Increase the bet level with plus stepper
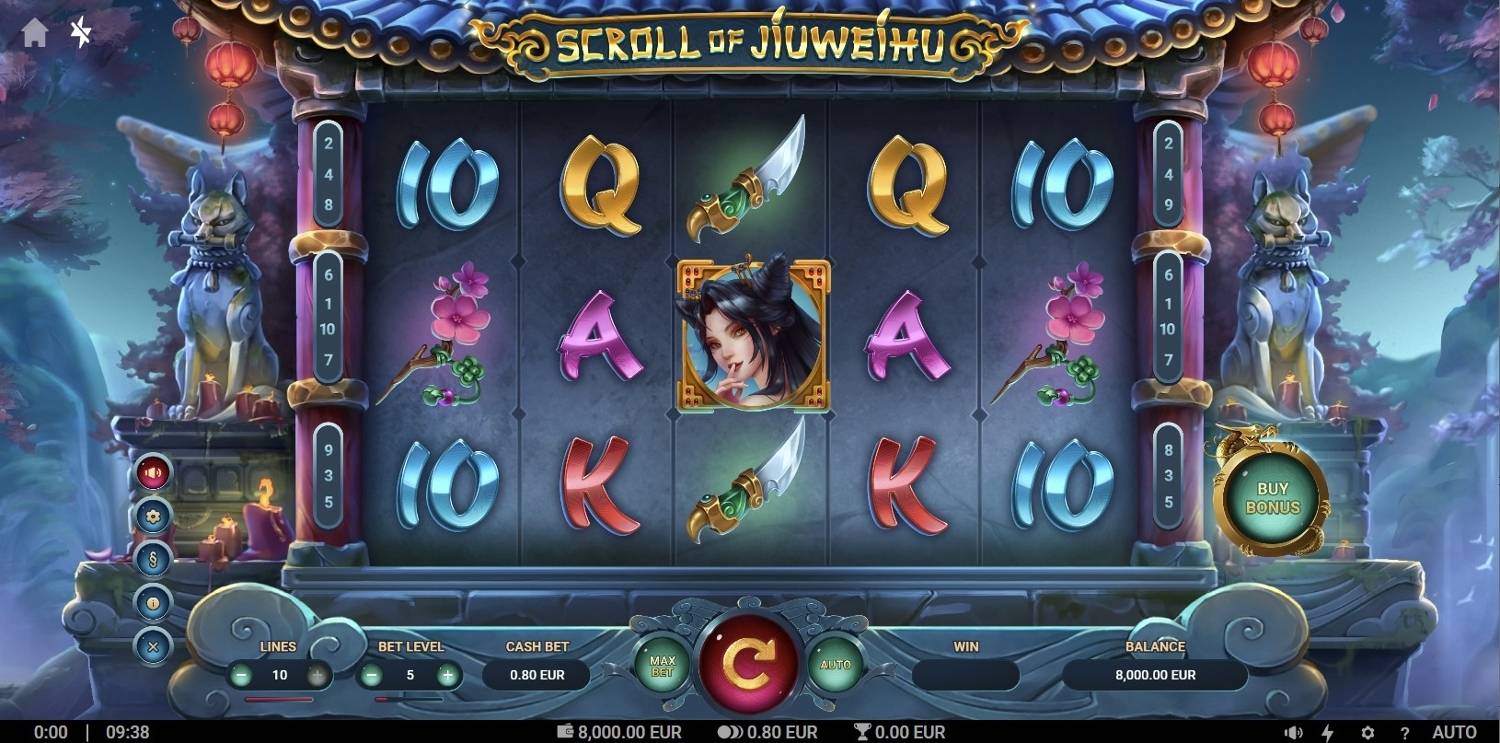 tap(446, 675)
